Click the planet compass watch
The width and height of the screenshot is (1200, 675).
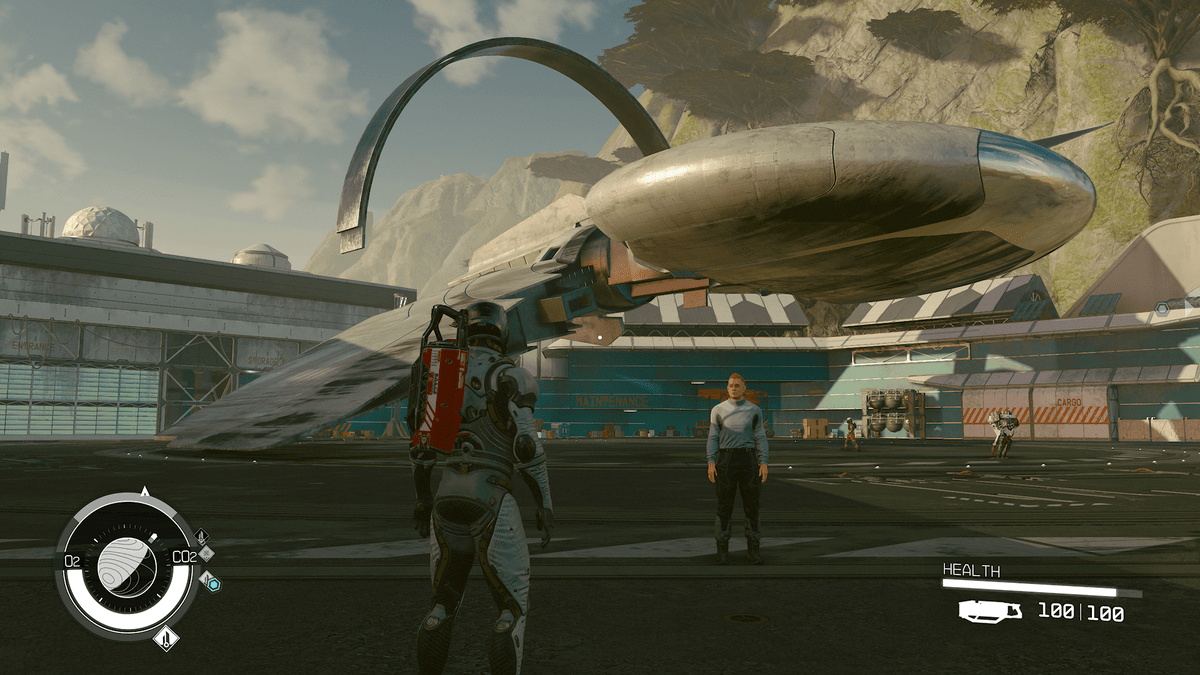tap(127, 567)
